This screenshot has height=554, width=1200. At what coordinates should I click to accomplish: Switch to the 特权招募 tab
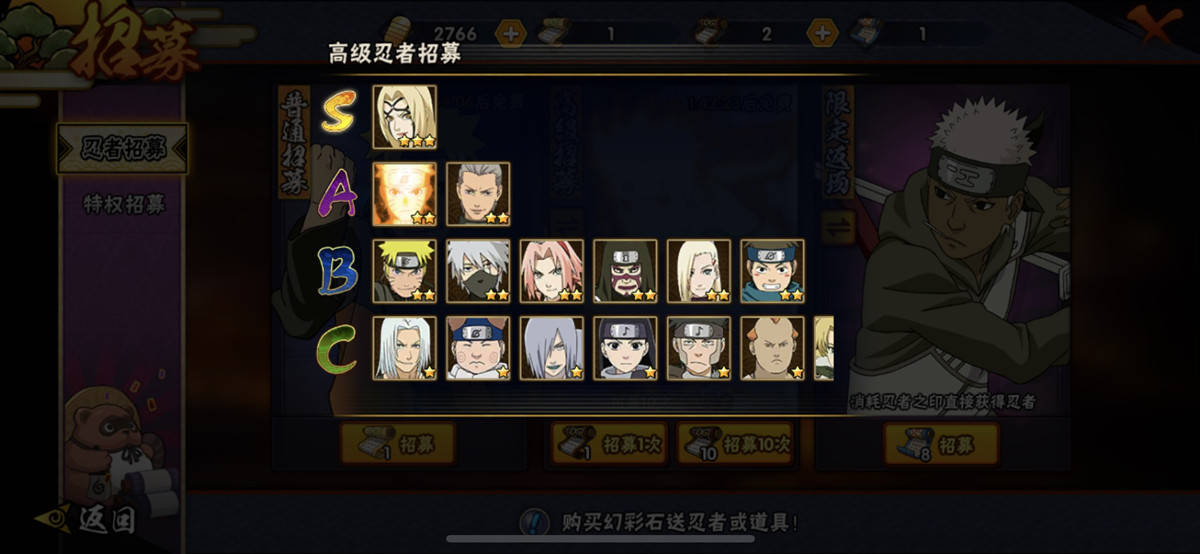[122, 204]
